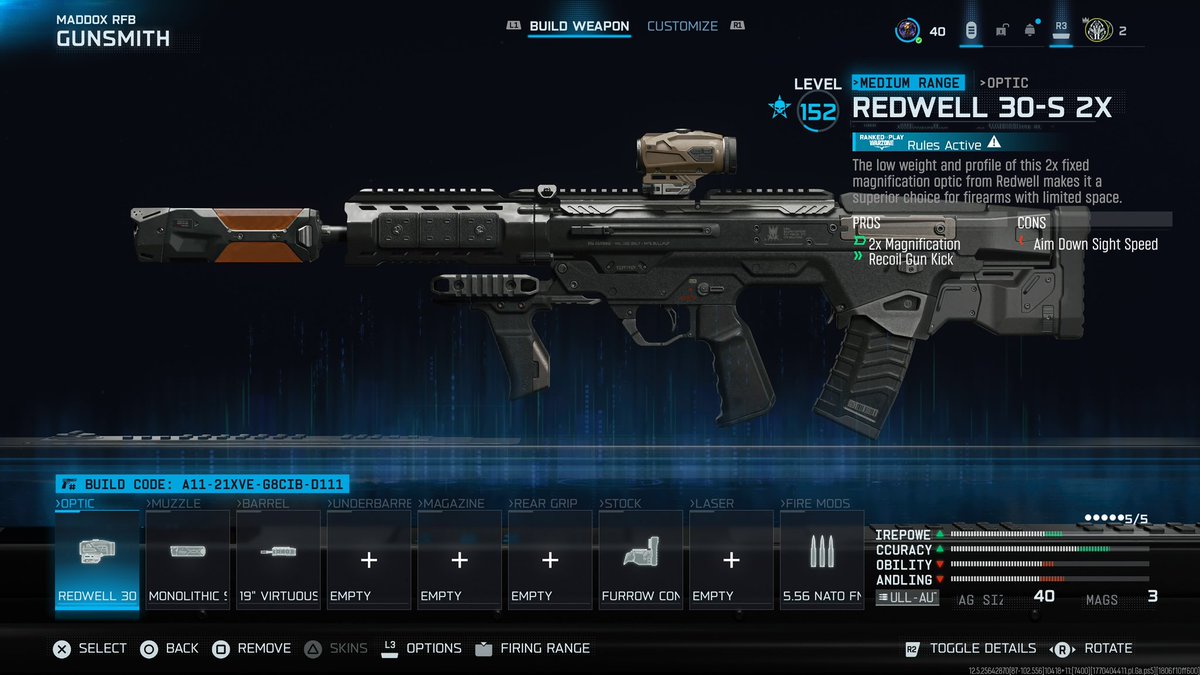This screenshot has height=675, width=1200.
Task: Choose the 19" Virtuous barrel slot
Action: pyautogui.click(x=278, y=559)
